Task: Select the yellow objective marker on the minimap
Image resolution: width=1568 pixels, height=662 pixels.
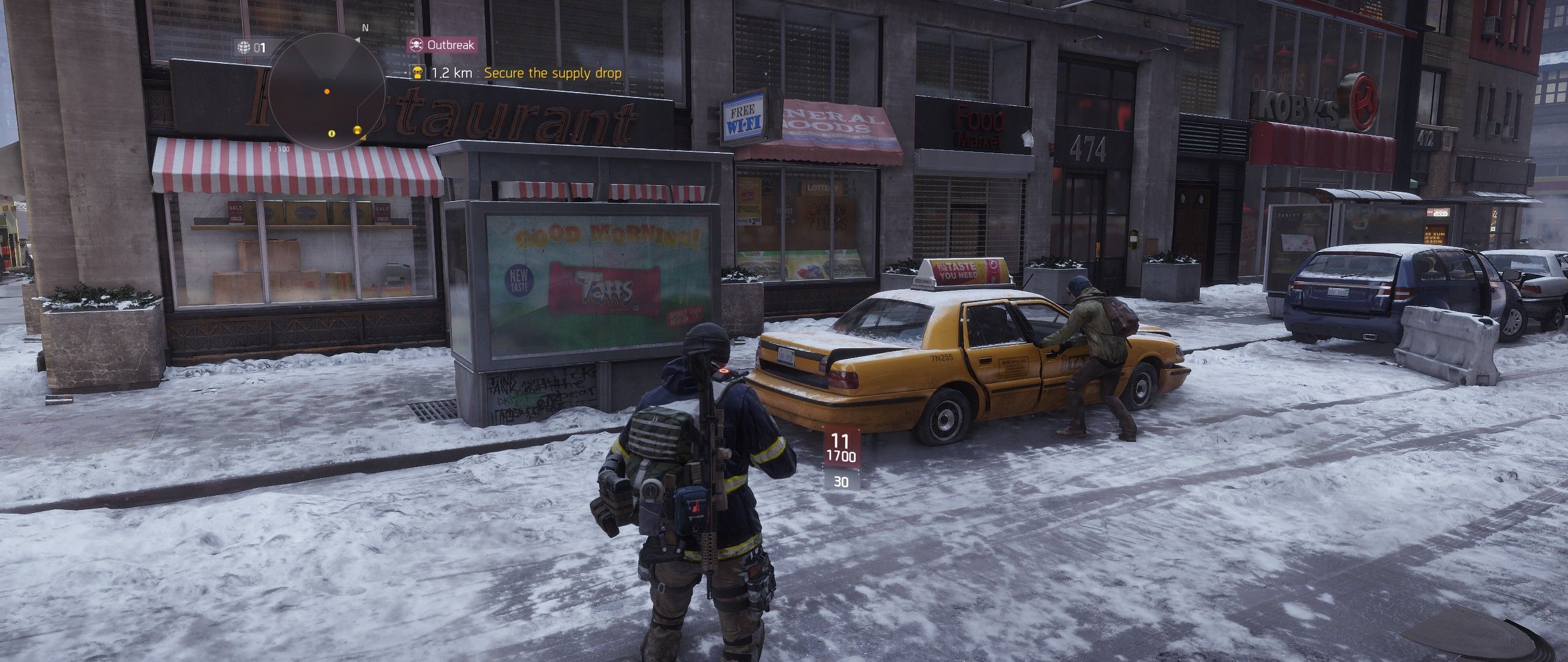Action: click(x=357, y=130)
